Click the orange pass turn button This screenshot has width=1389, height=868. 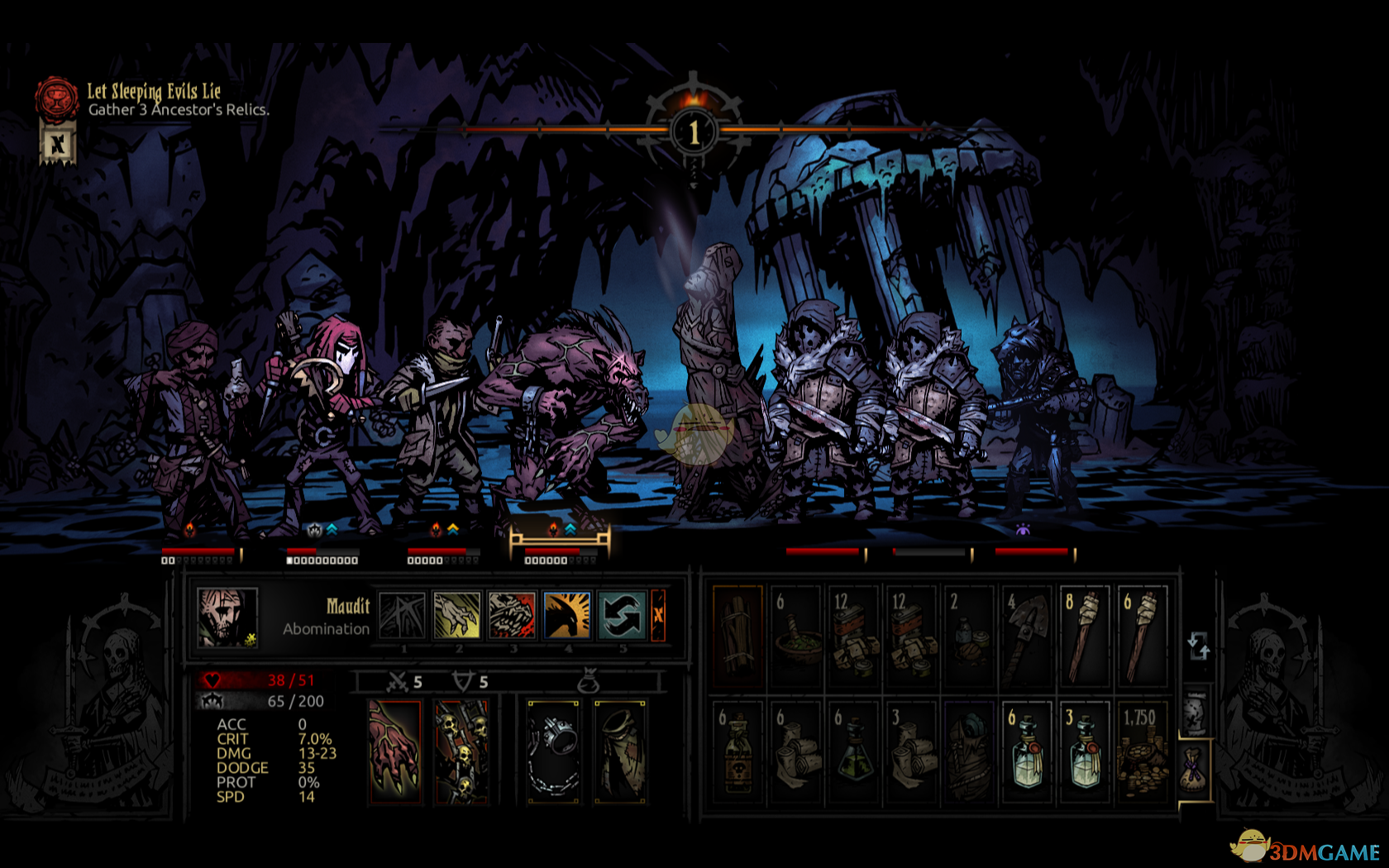tap(658, 615)
